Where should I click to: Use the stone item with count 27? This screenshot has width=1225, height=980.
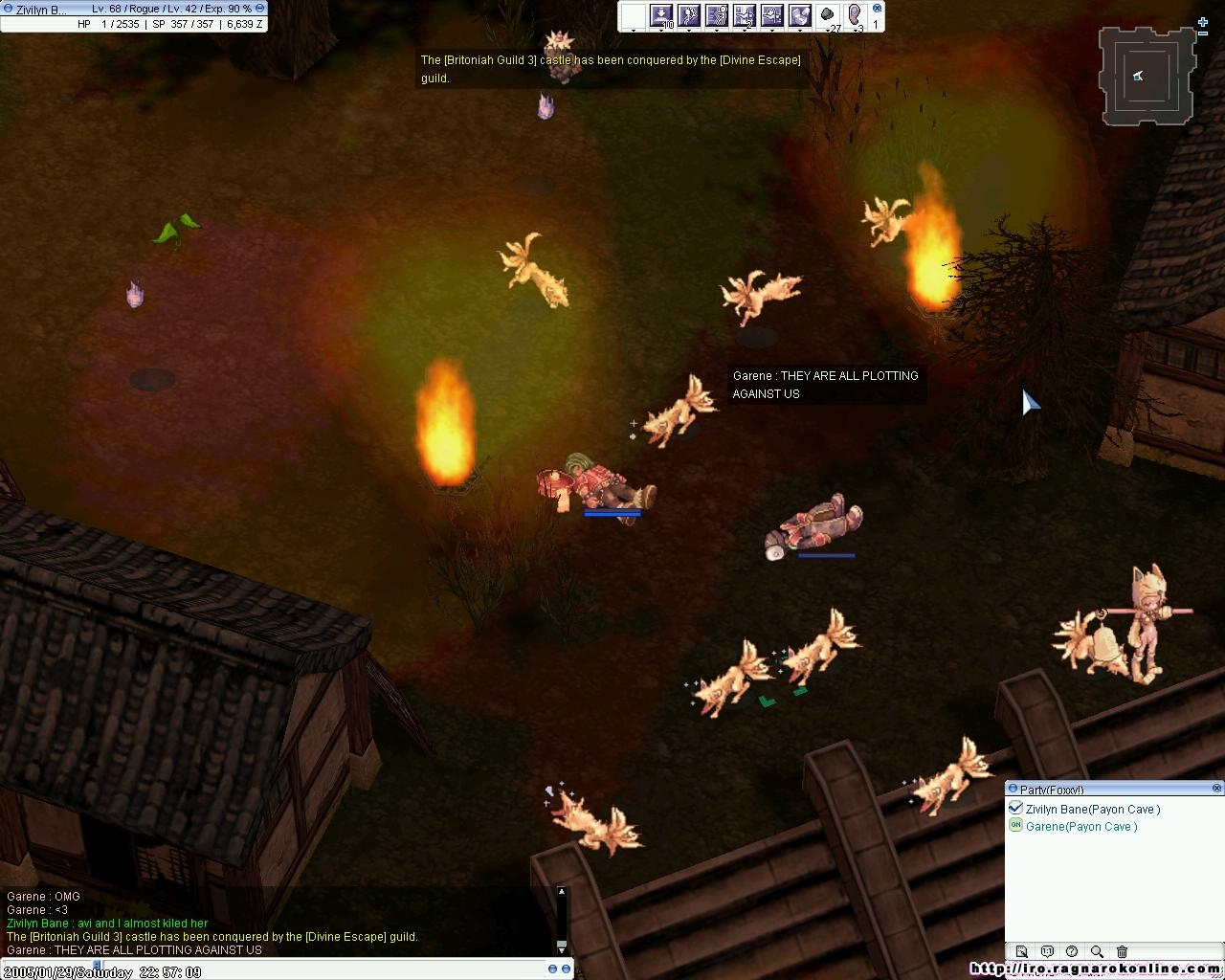point(828,15)
